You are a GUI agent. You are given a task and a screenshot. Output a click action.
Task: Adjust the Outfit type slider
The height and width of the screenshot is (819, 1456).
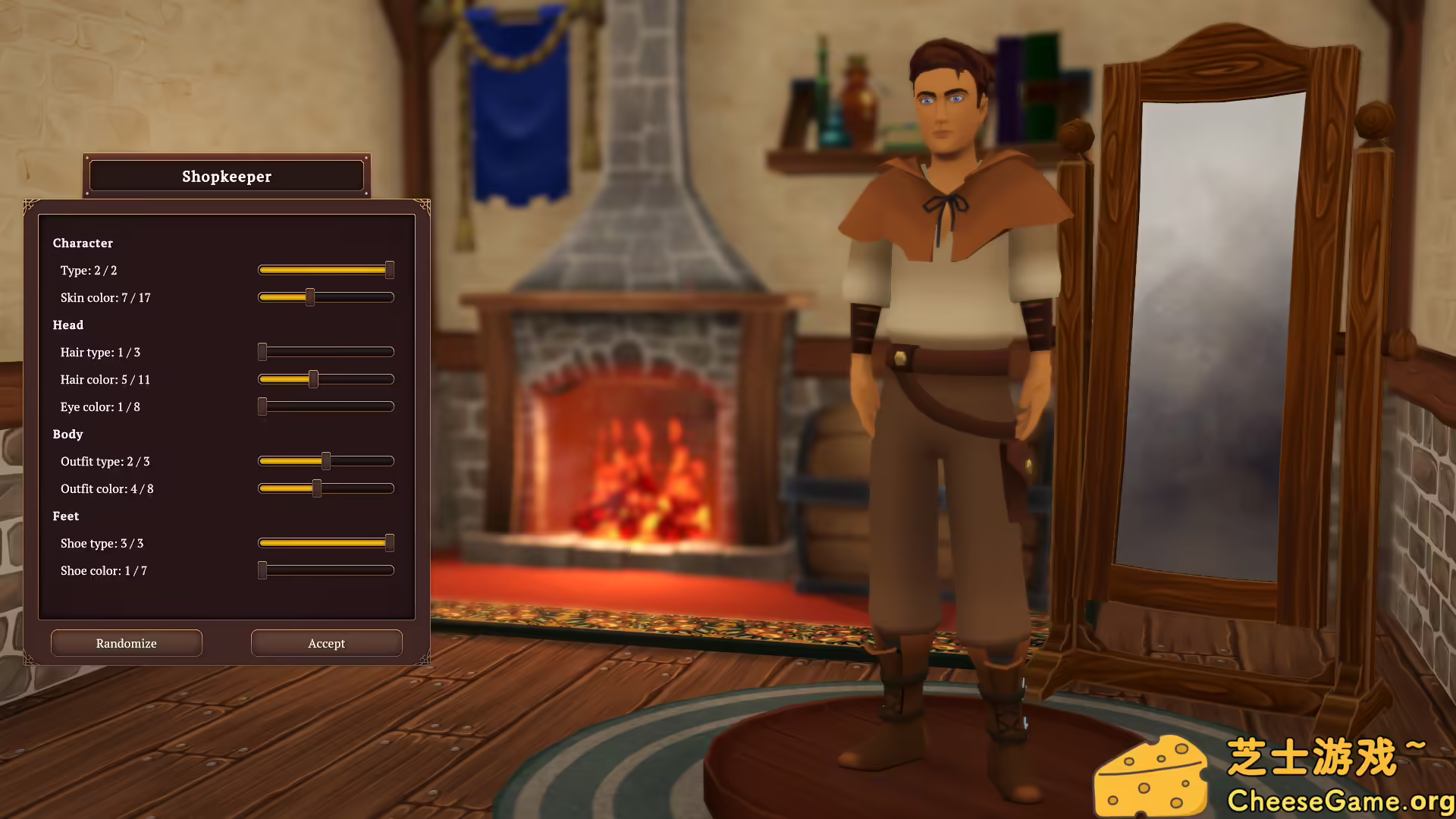point(326,460)
